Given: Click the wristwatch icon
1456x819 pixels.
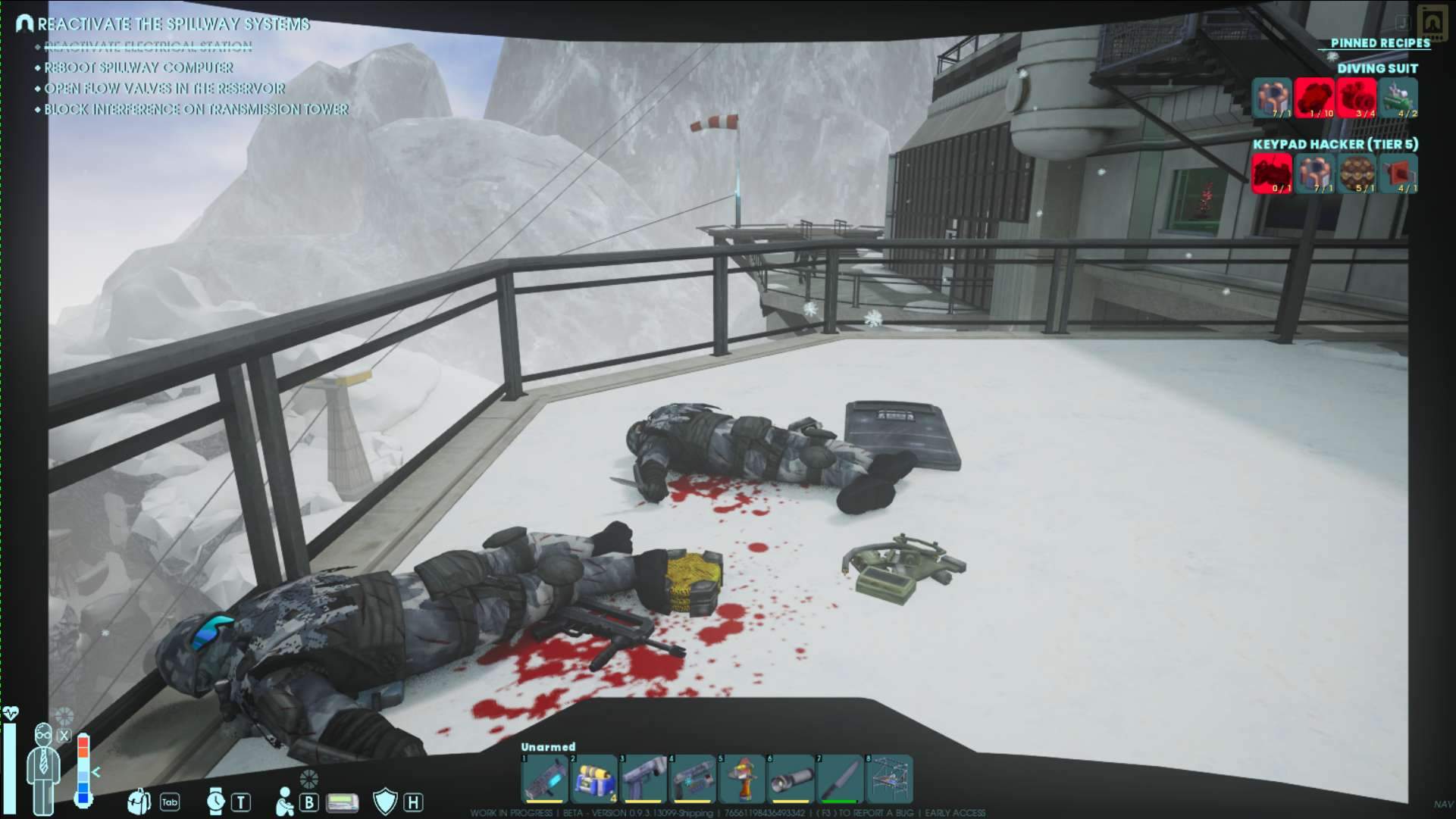Looking at the screenshot, I should (216, 801).
